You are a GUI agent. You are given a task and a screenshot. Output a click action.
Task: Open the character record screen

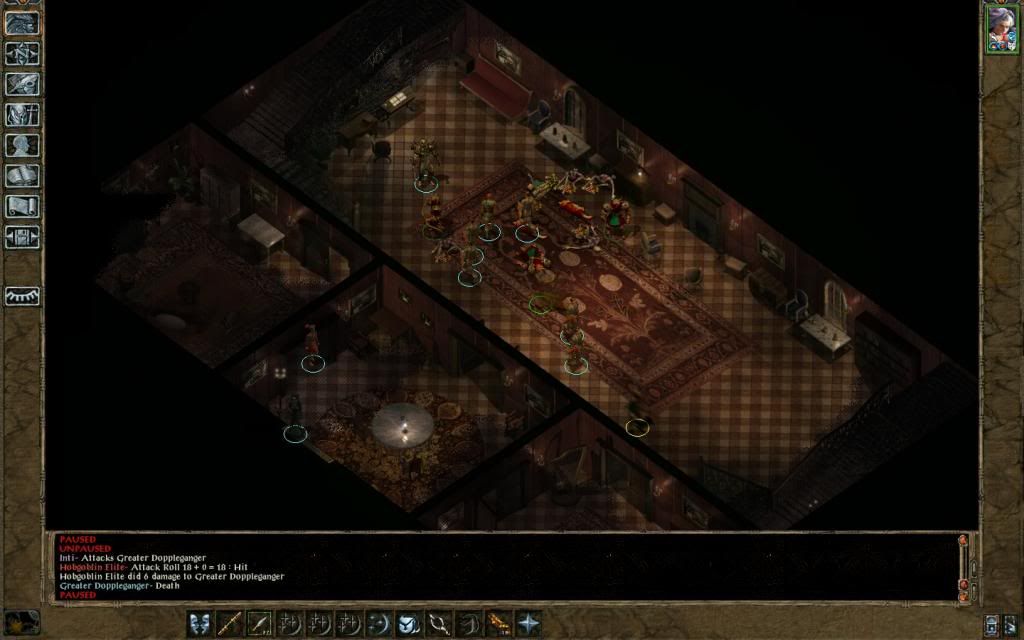pos(22,145)
